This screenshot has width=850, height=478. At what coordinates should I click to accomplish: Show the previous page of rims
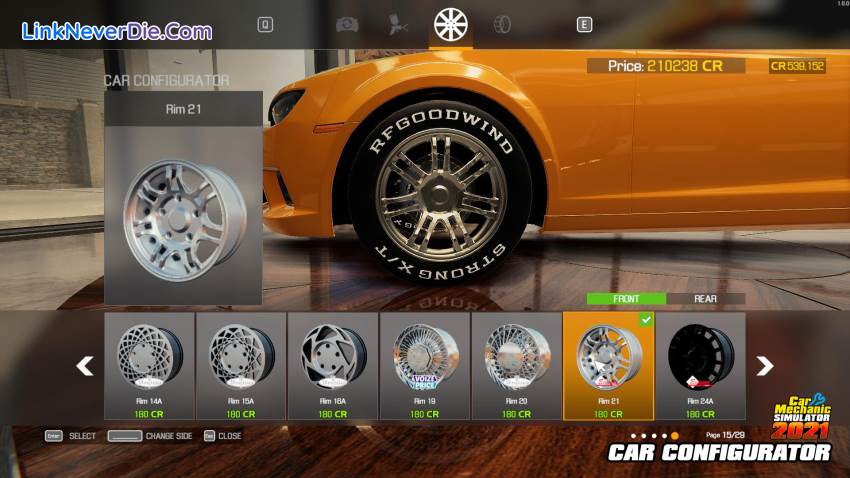[x=86, y=366]
